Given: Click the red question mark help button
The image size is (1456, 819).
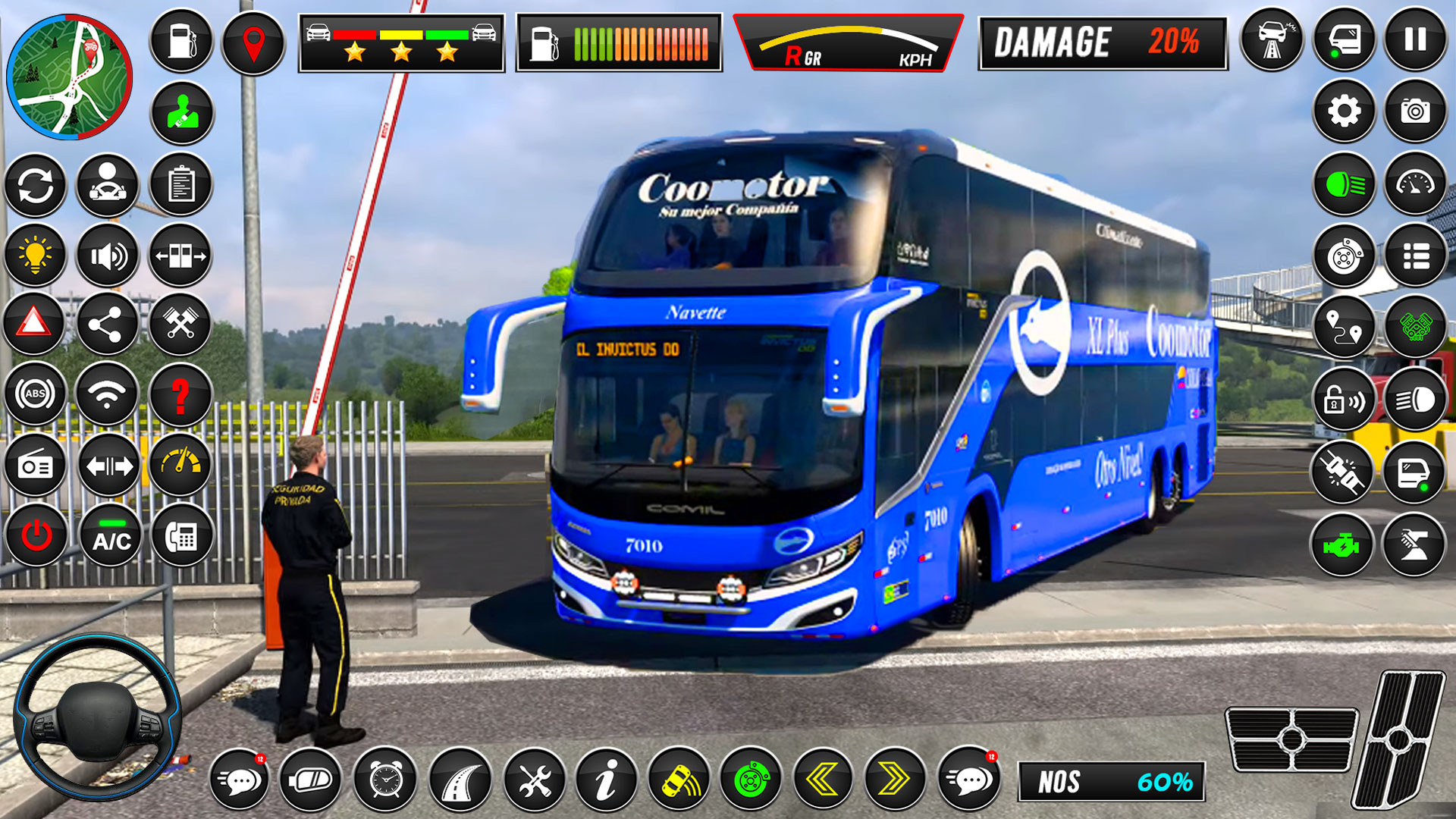Looking at the screenshot, I should pos(180,395).
